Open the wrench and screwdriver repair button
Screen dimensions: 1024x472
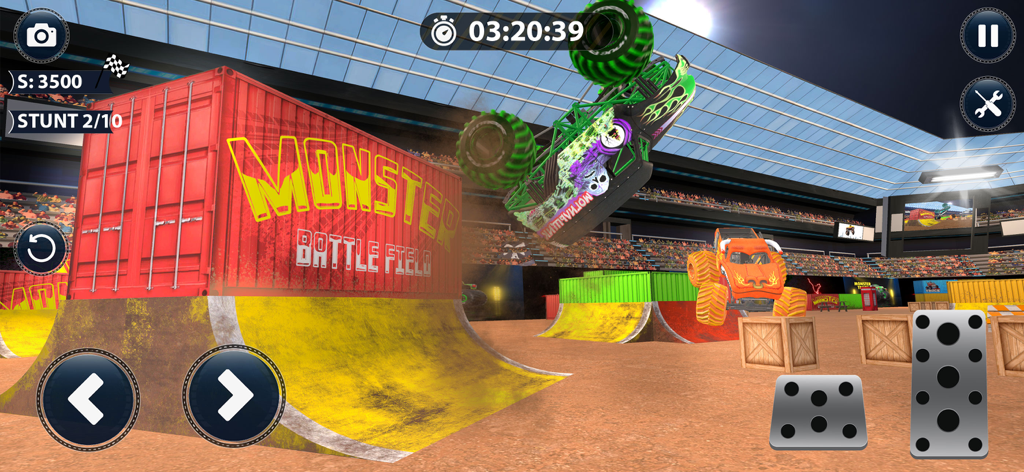(987, 104)
